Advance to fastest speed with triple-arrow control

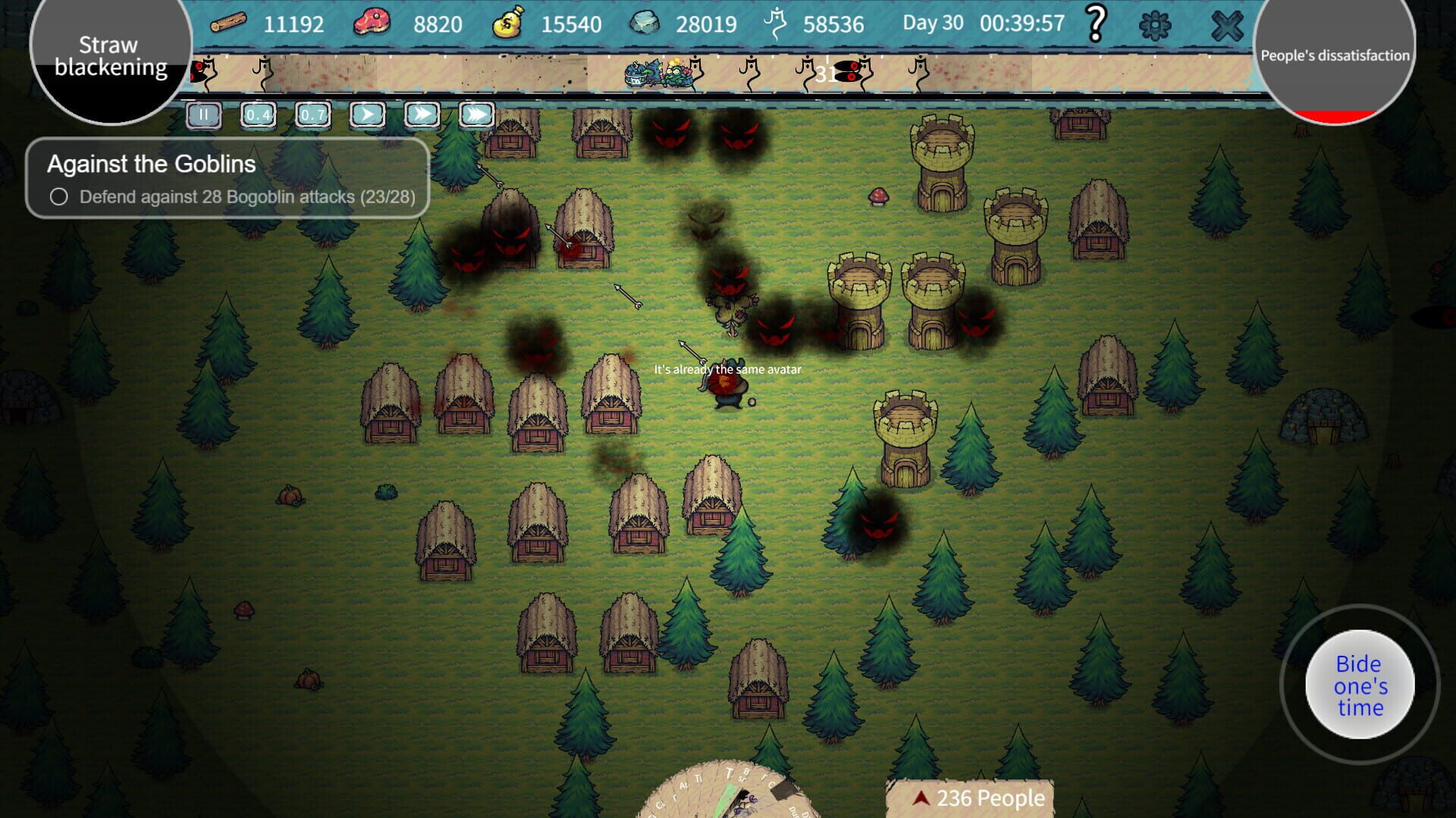tap(474, 114)
